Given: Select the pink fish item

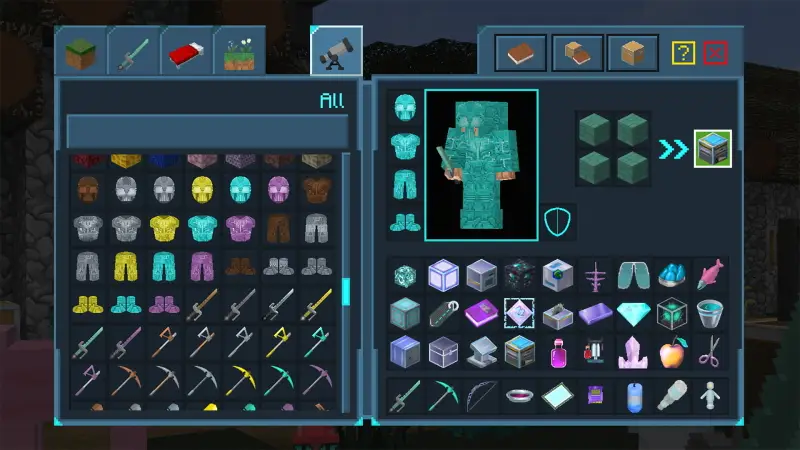Looking at the screenshot, I should (710, 274).
